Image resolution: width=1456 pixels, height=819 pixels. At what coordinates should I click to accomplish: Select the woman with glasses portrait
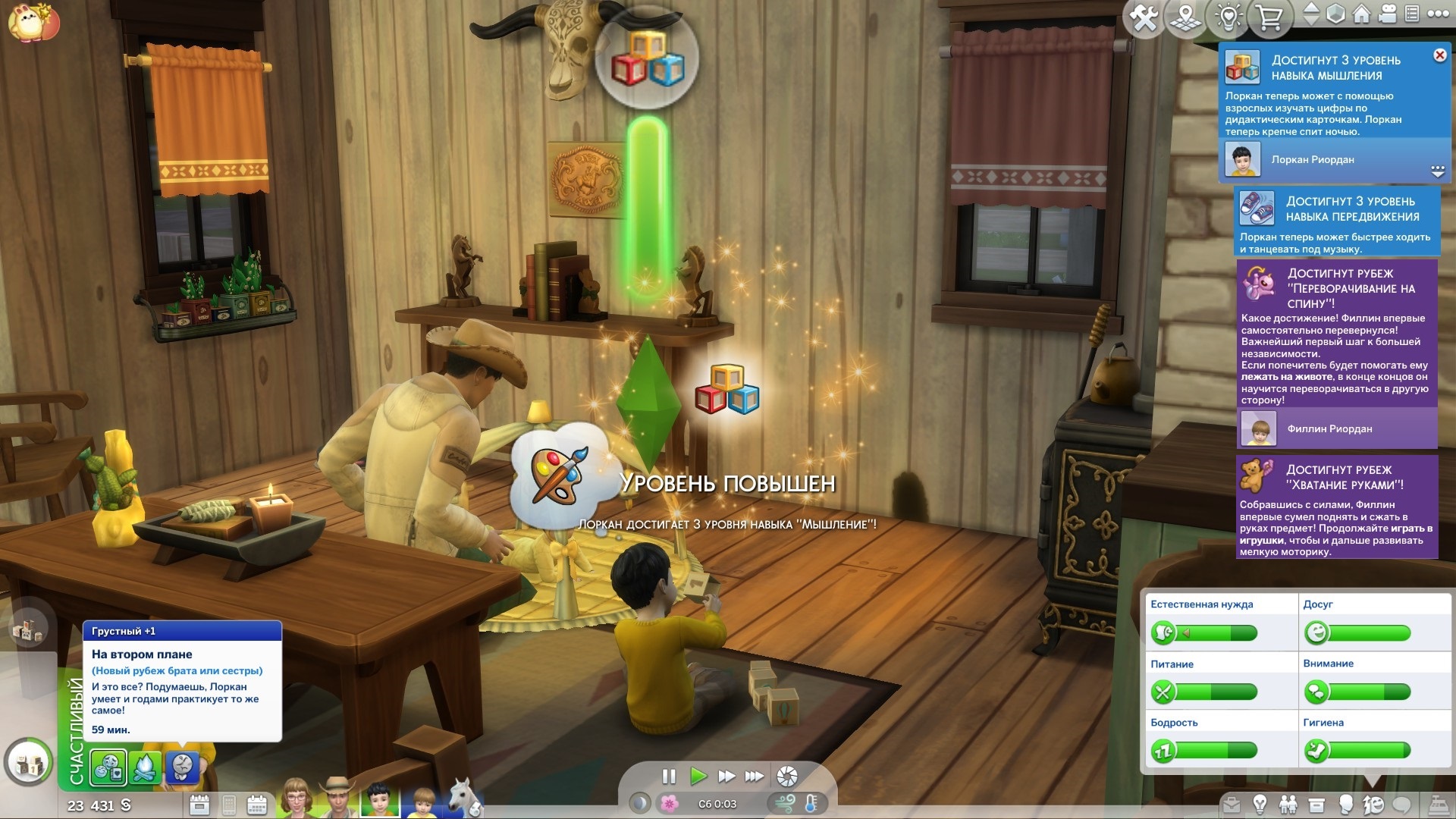[x=296, y=799]
